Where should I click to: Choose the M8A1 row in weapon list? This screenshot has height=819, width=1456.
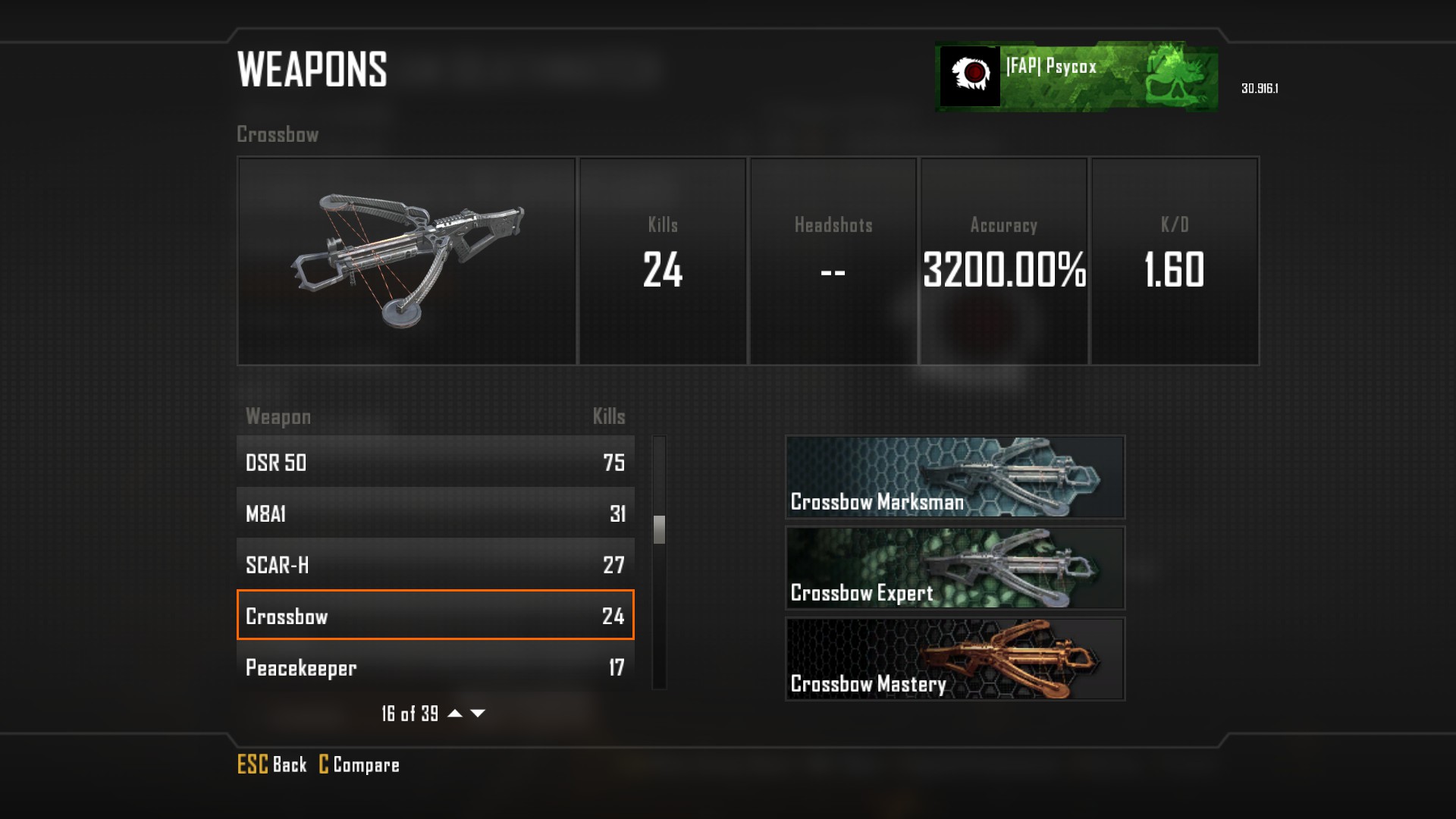(x=435, y=513)
